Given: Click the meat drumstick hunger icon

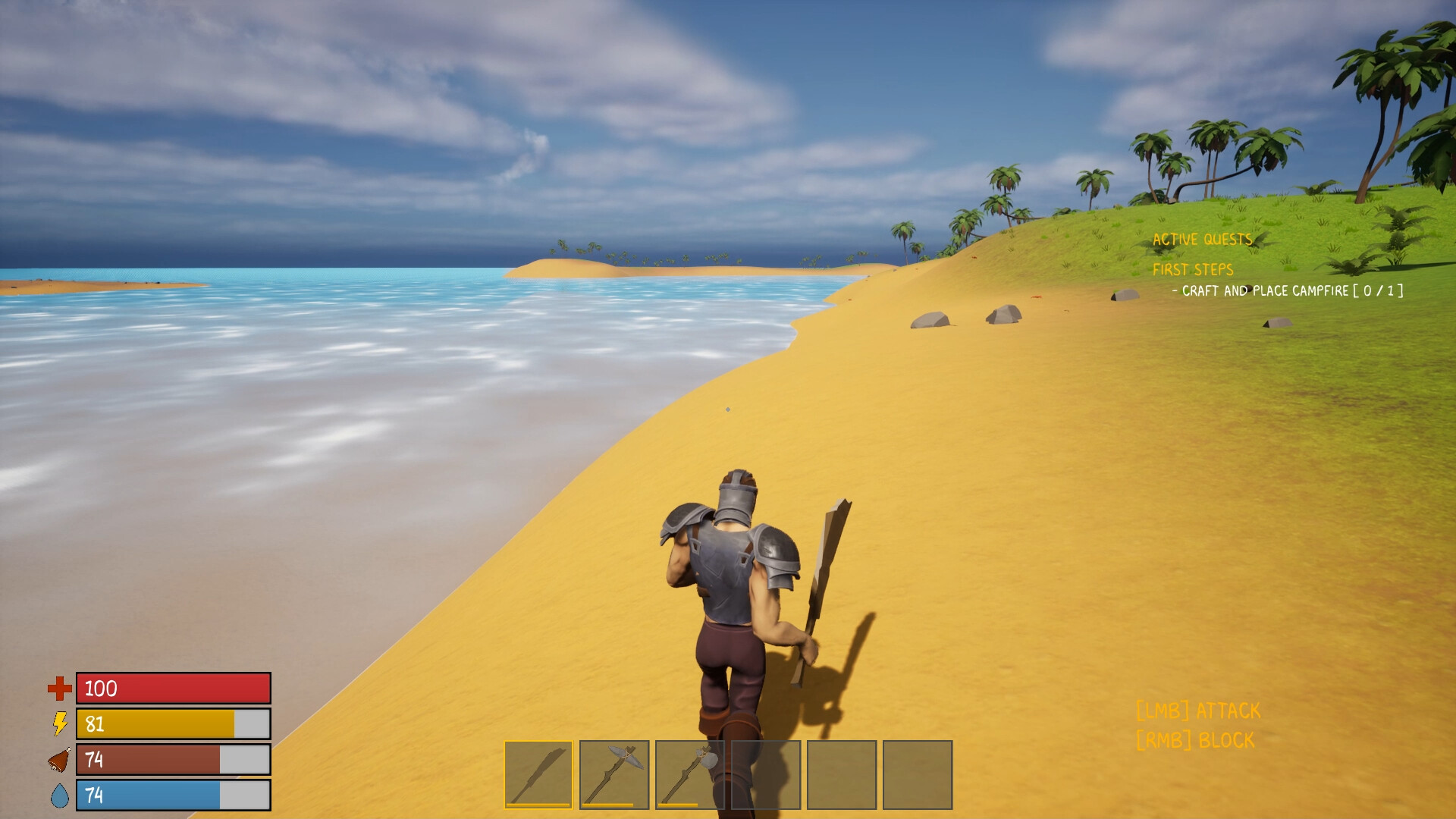Looking at the screenshot, I should coord(59,760).
